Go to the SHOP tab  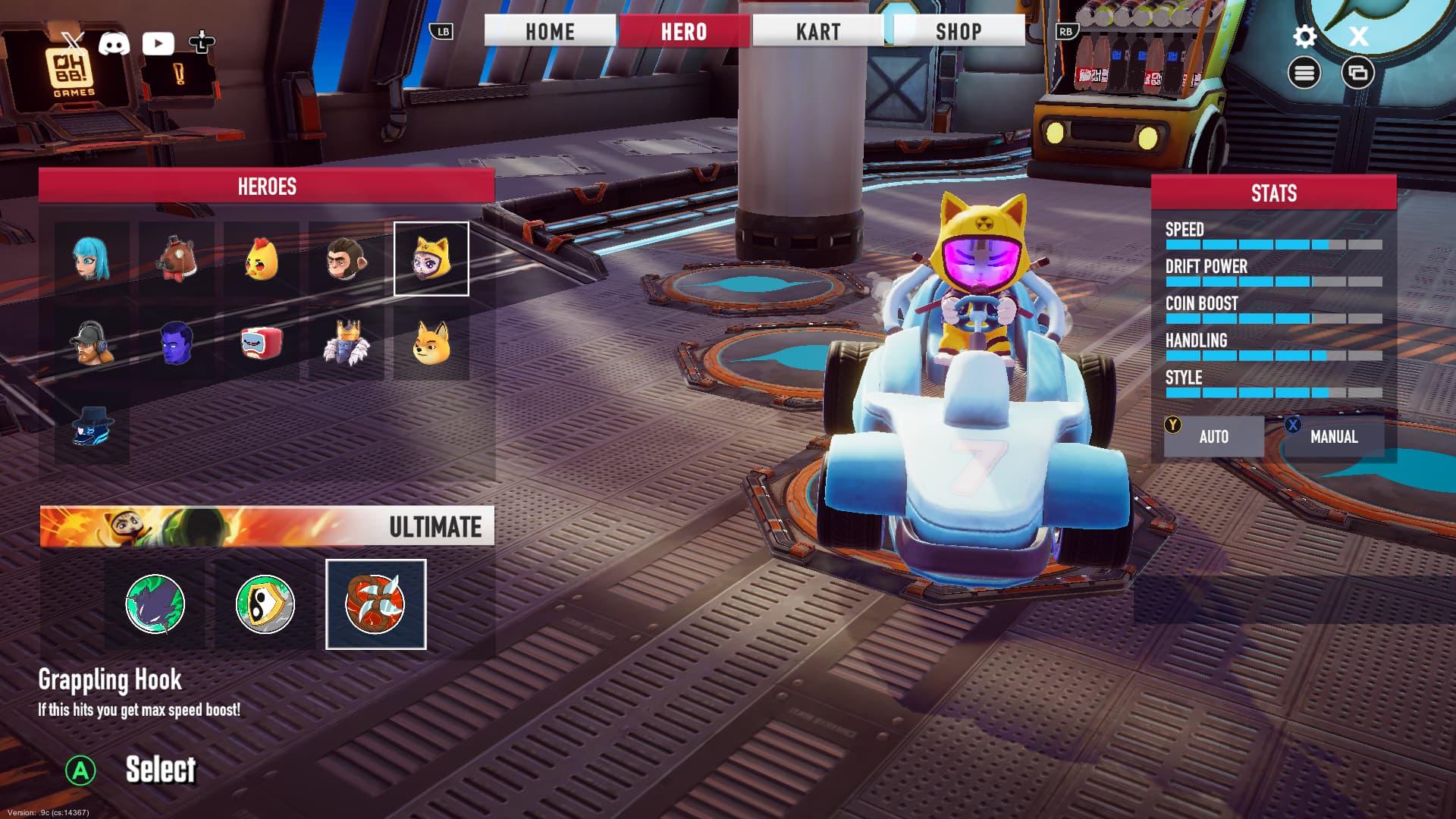(959, 32)
